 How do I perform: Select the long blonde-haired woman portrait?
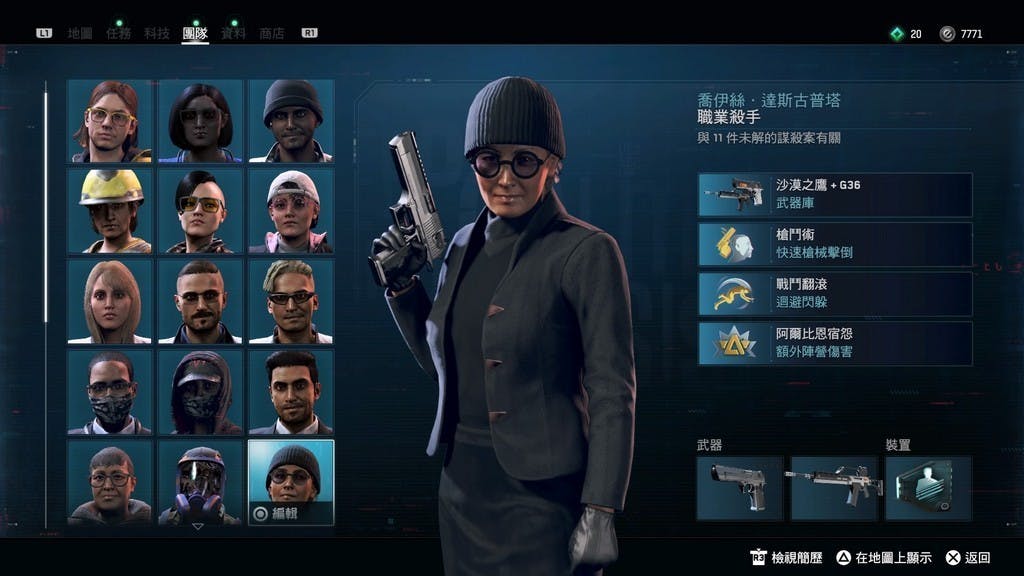110,301
